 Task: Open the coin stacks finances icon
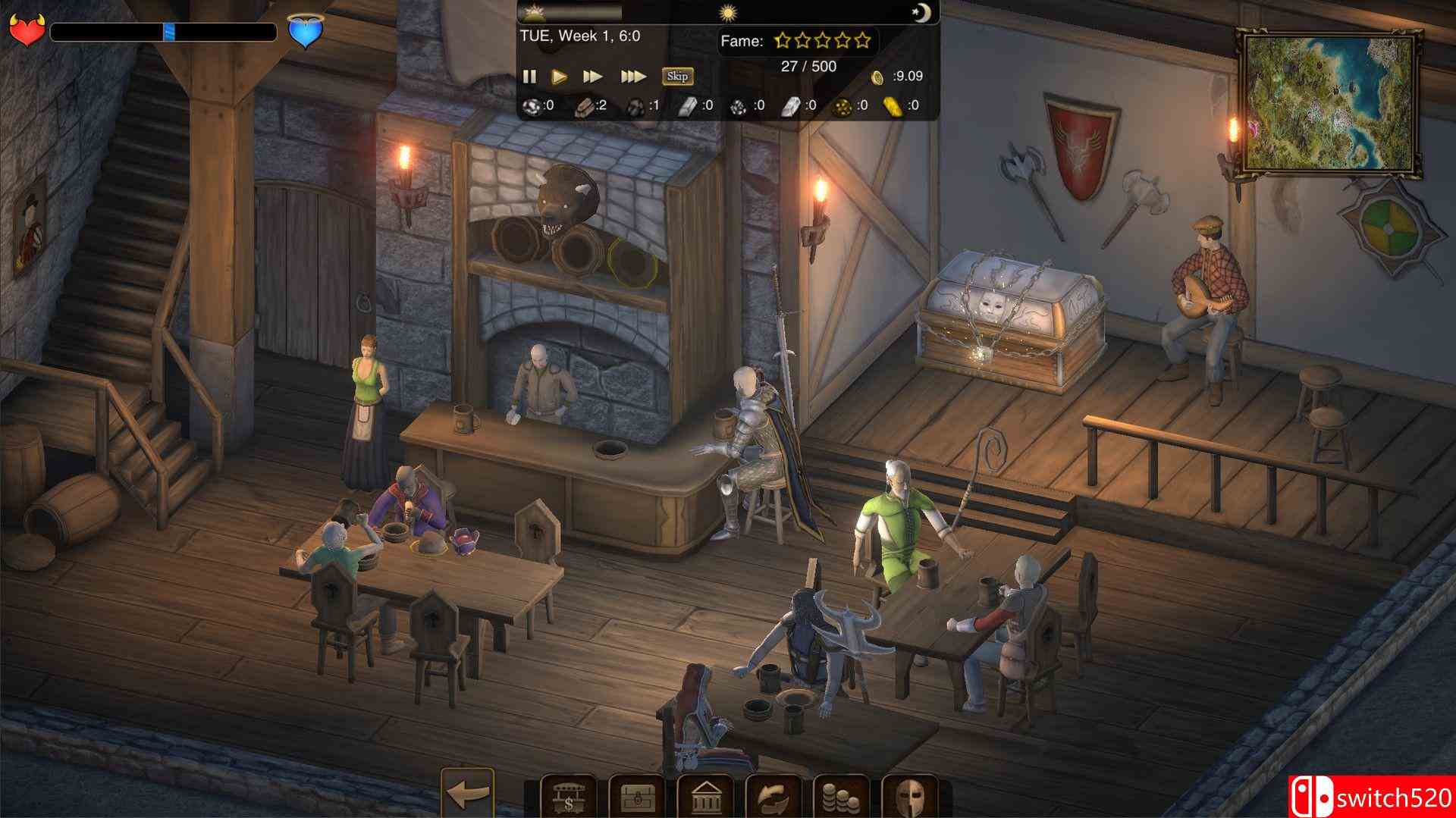[x=841, y=796]
